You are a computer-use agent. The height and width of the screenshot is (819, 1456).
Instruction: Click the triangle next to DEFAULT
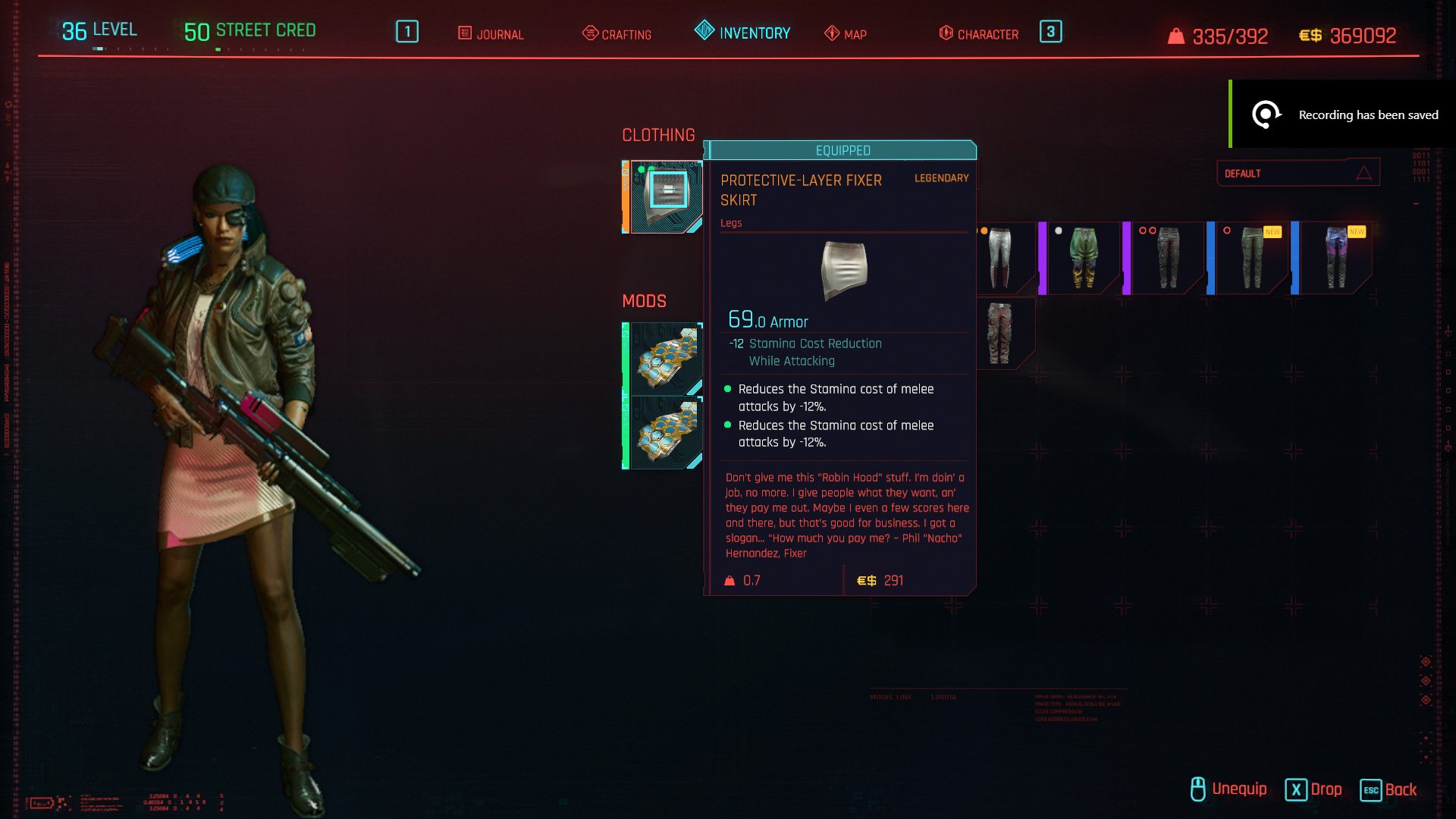(x=1365, y=172)
